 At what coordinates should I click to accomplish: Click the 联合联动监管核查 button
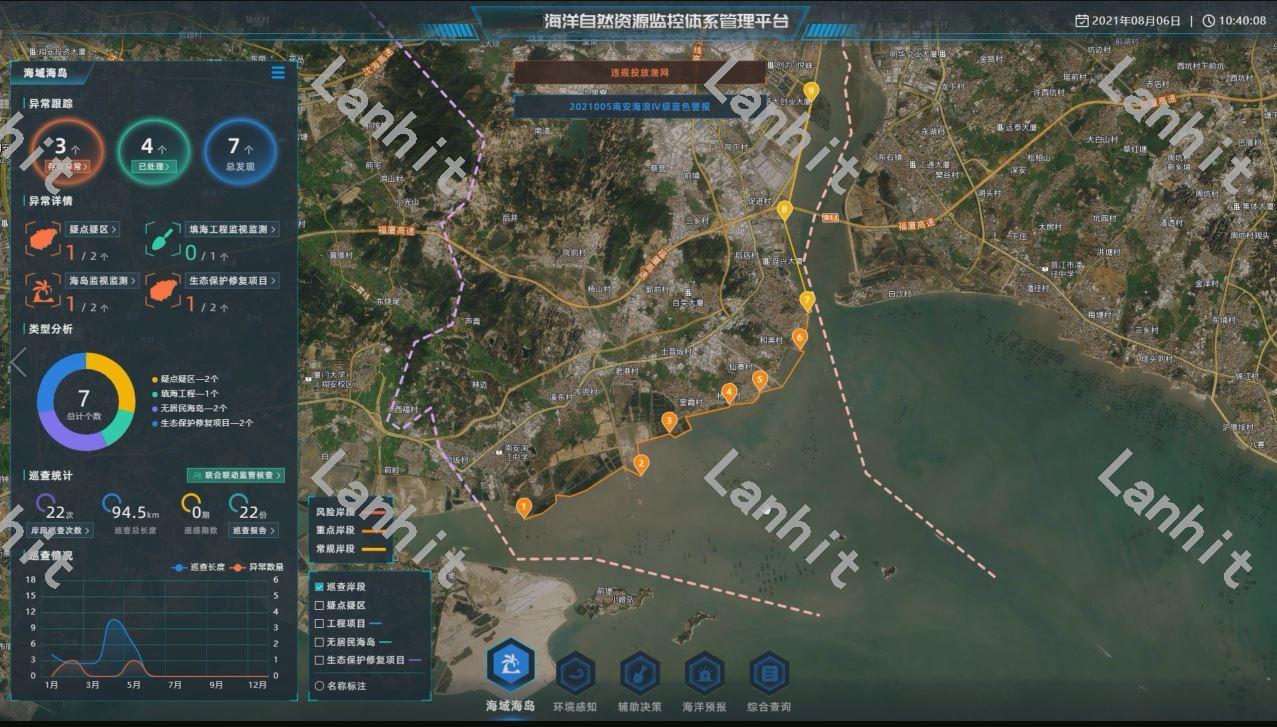click(236, 476)
